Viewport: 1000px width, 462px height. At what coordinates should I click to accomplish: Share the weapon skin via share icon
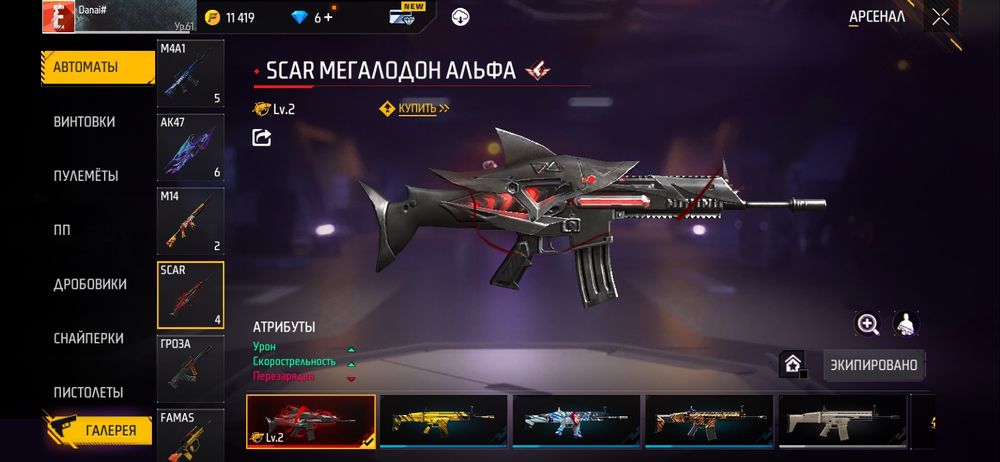pyautogui.click(x=262, y=138)
